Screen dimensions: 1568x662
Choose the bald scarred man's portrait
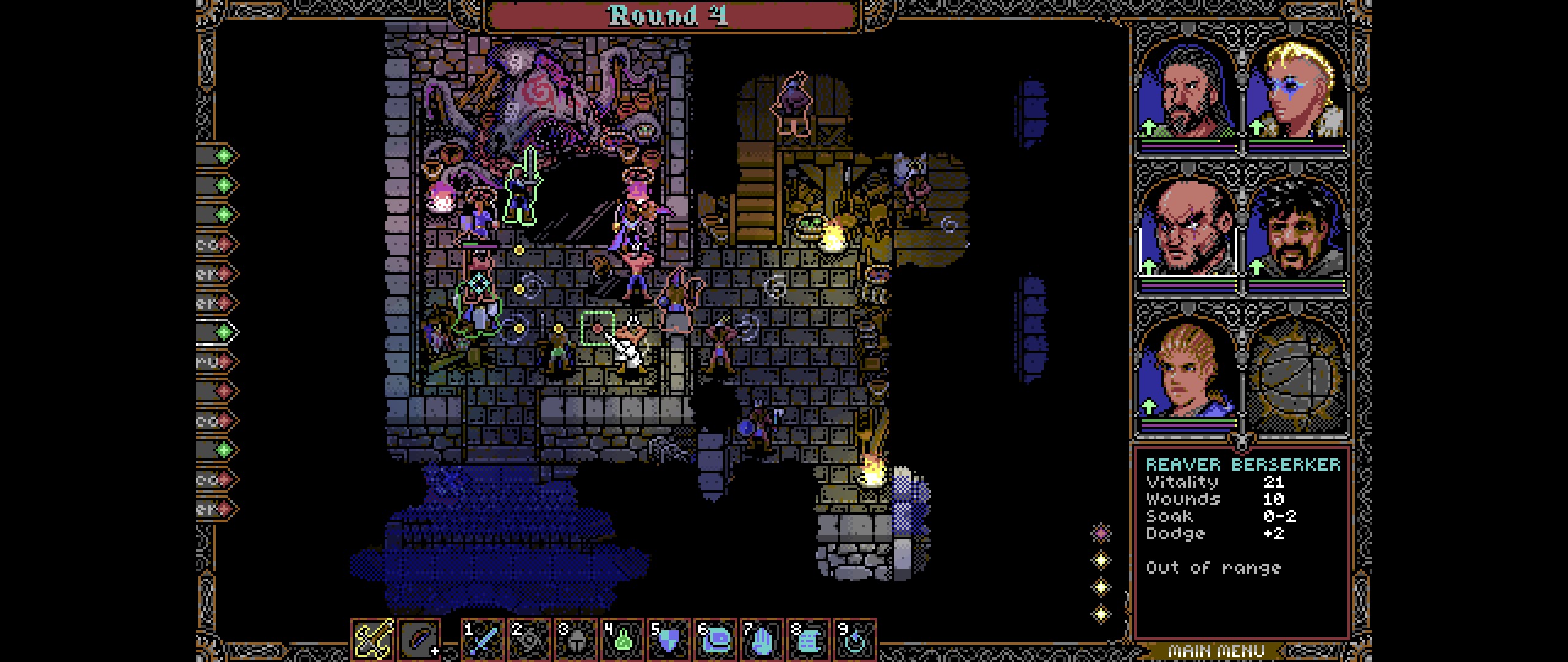tap(1186, 230)
